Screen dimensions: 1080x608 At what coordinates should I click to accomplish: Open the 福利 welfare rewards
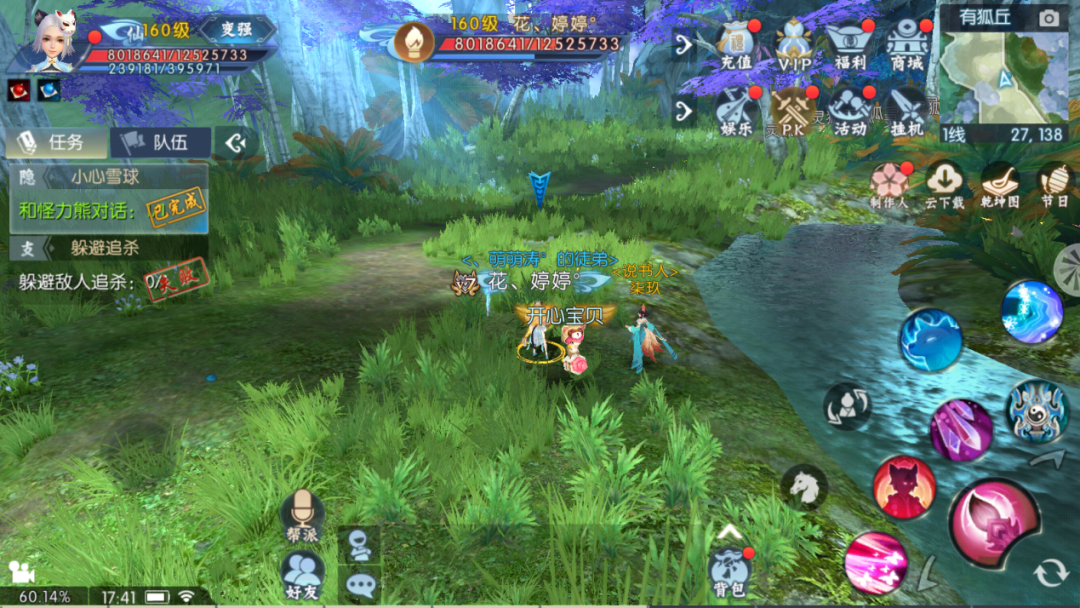850,45
